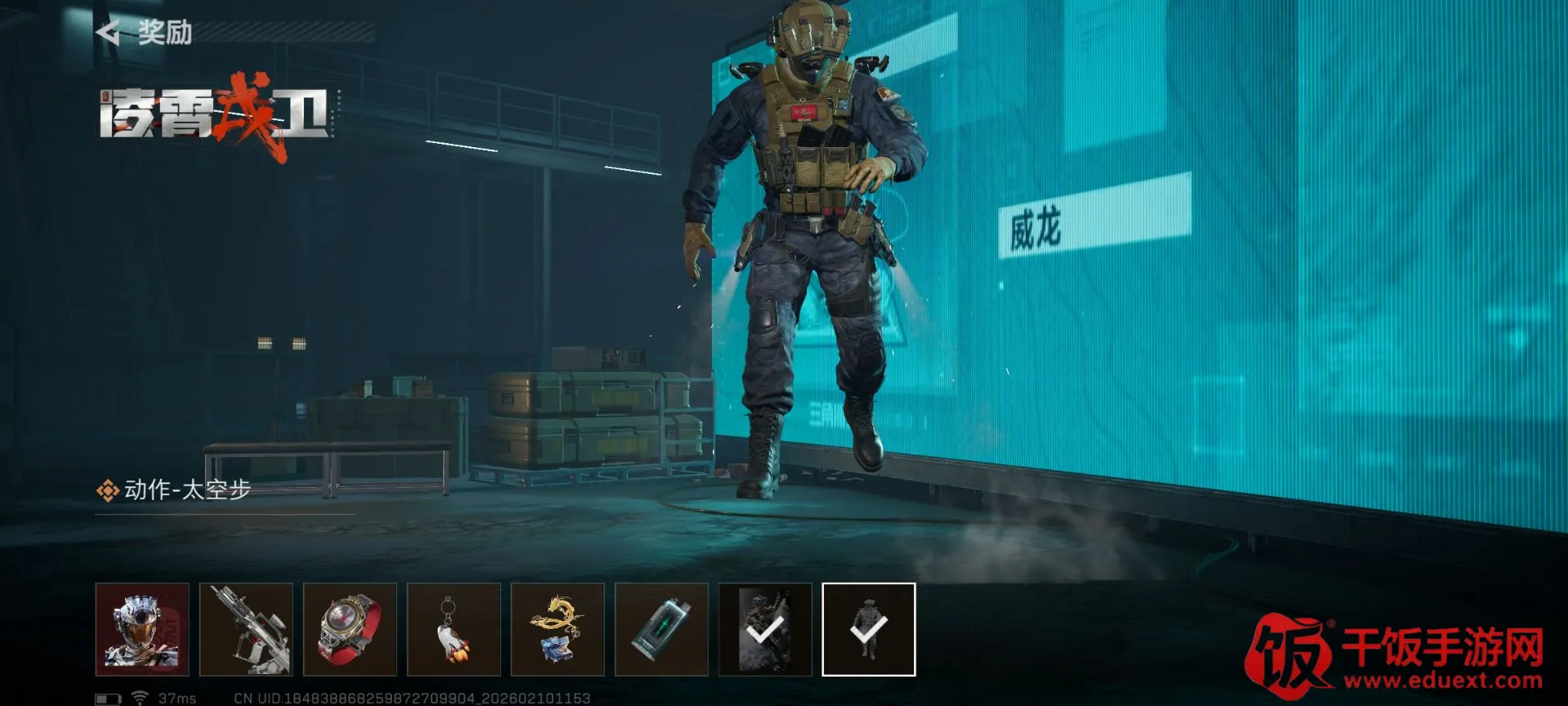The height and width of the screenshot is (706, 1568).
Task: Choose the red-strap wristwatch reward
Action: click(x=350, y=629)
